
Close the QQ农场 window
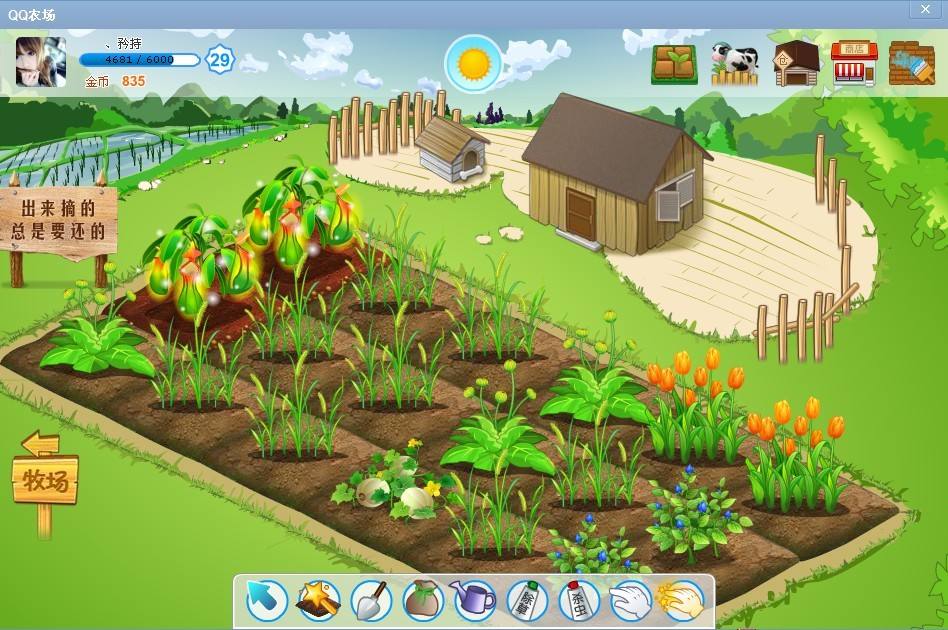coord(926,9)
